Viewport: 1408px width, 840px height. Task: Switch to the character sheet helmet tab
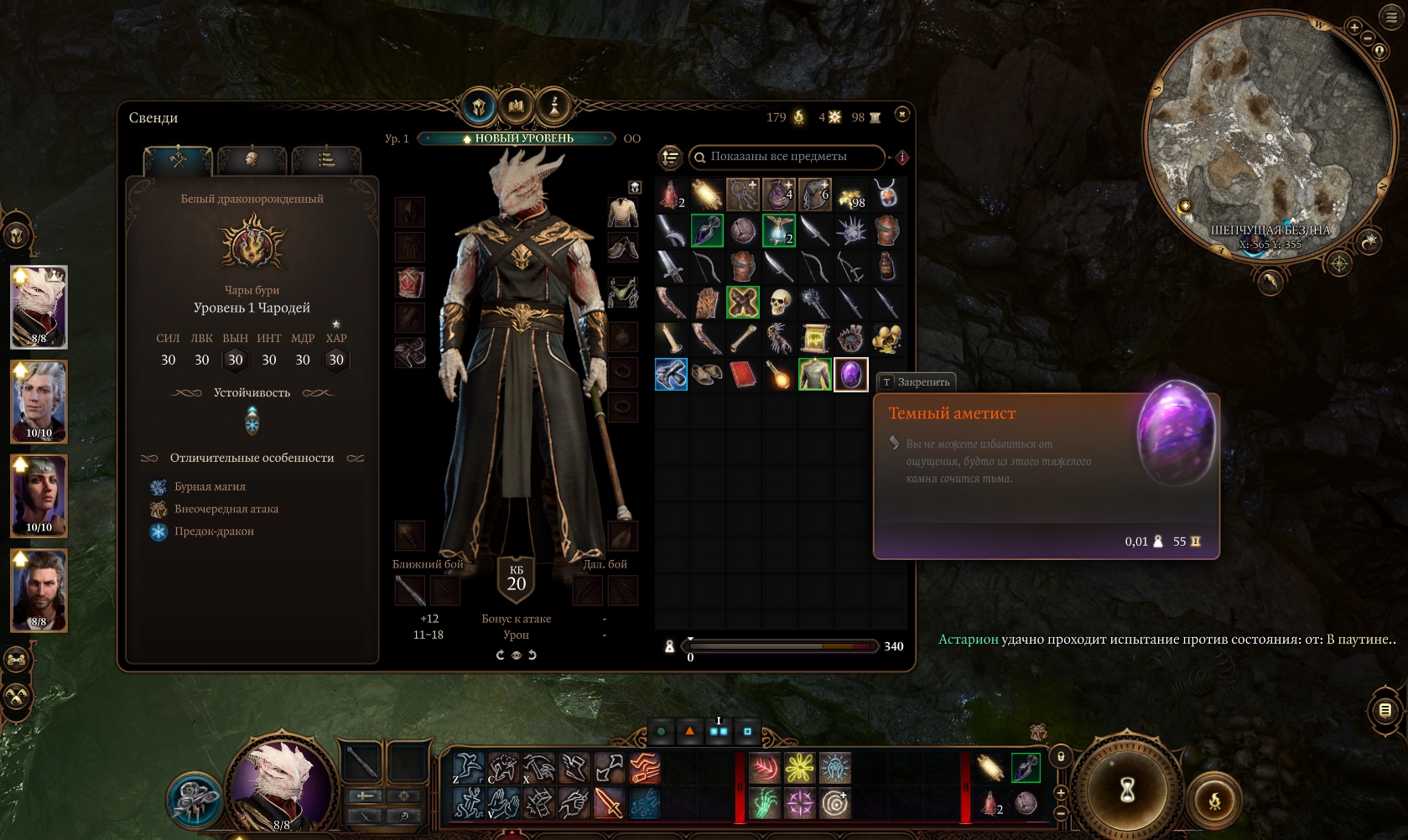(479, 107)
